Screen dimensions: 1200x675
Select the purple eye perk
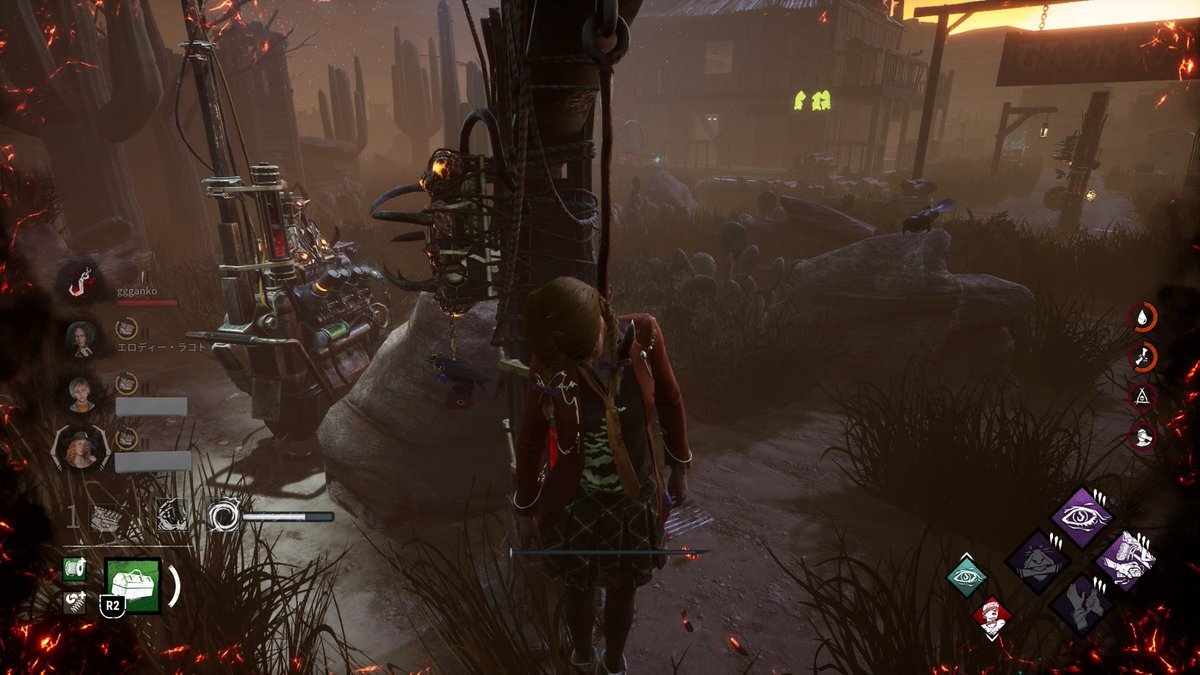(1081, 517)
